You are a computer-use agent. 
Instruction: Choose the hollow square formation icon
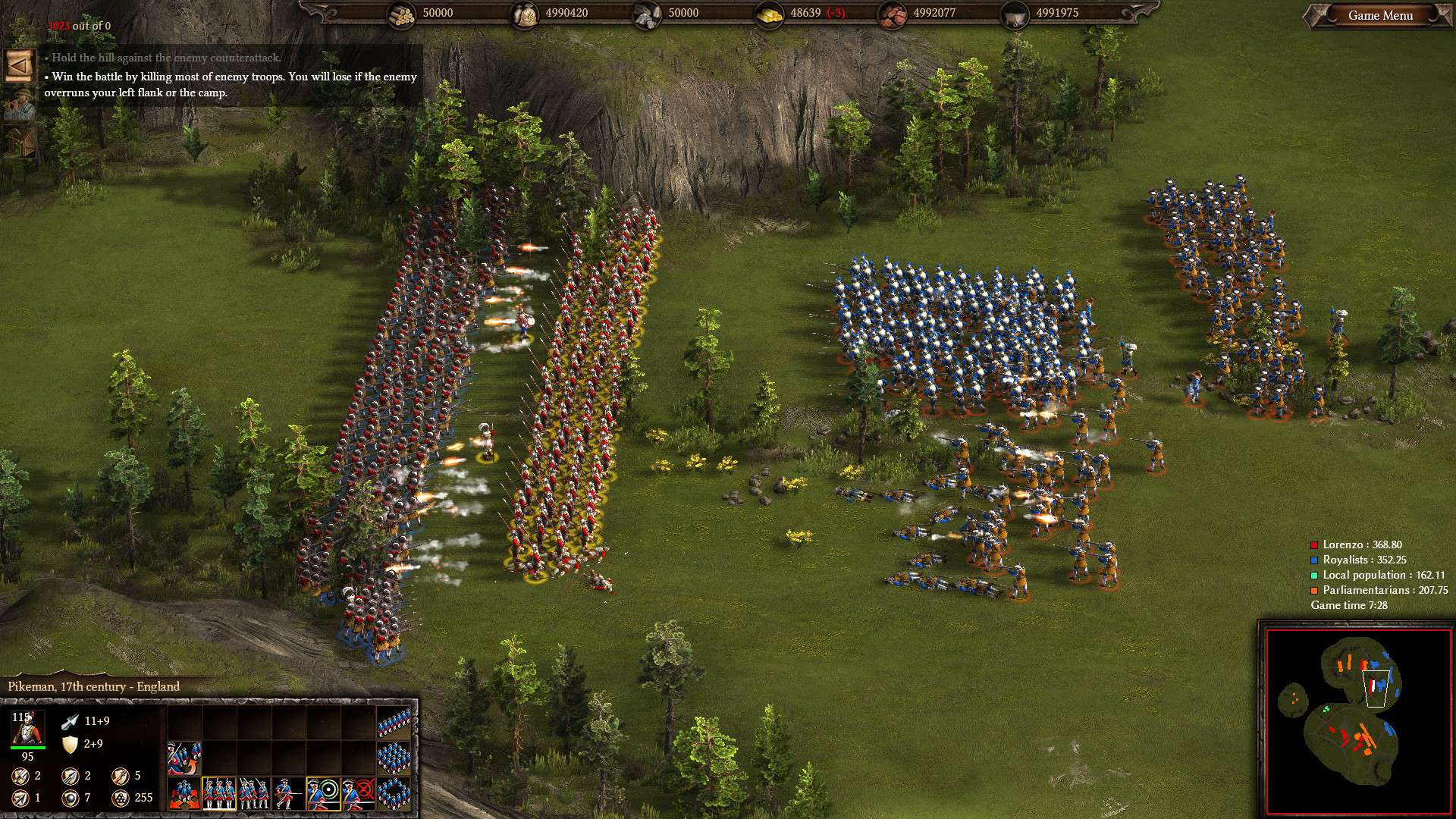coord(394,793)
